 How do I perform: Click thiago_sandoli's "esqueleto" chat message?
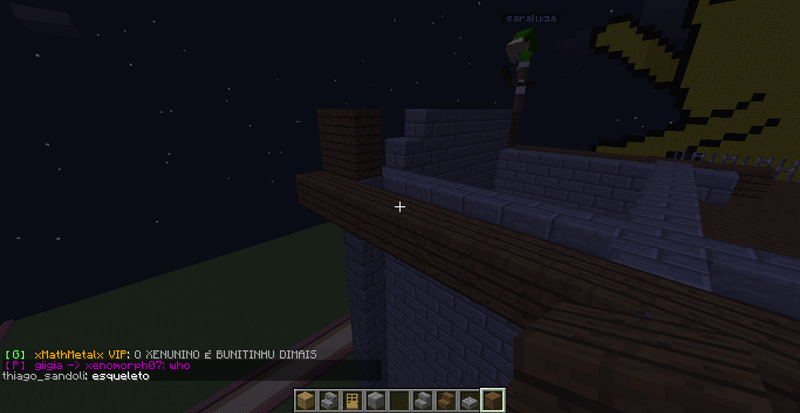(x=76, y=377)
